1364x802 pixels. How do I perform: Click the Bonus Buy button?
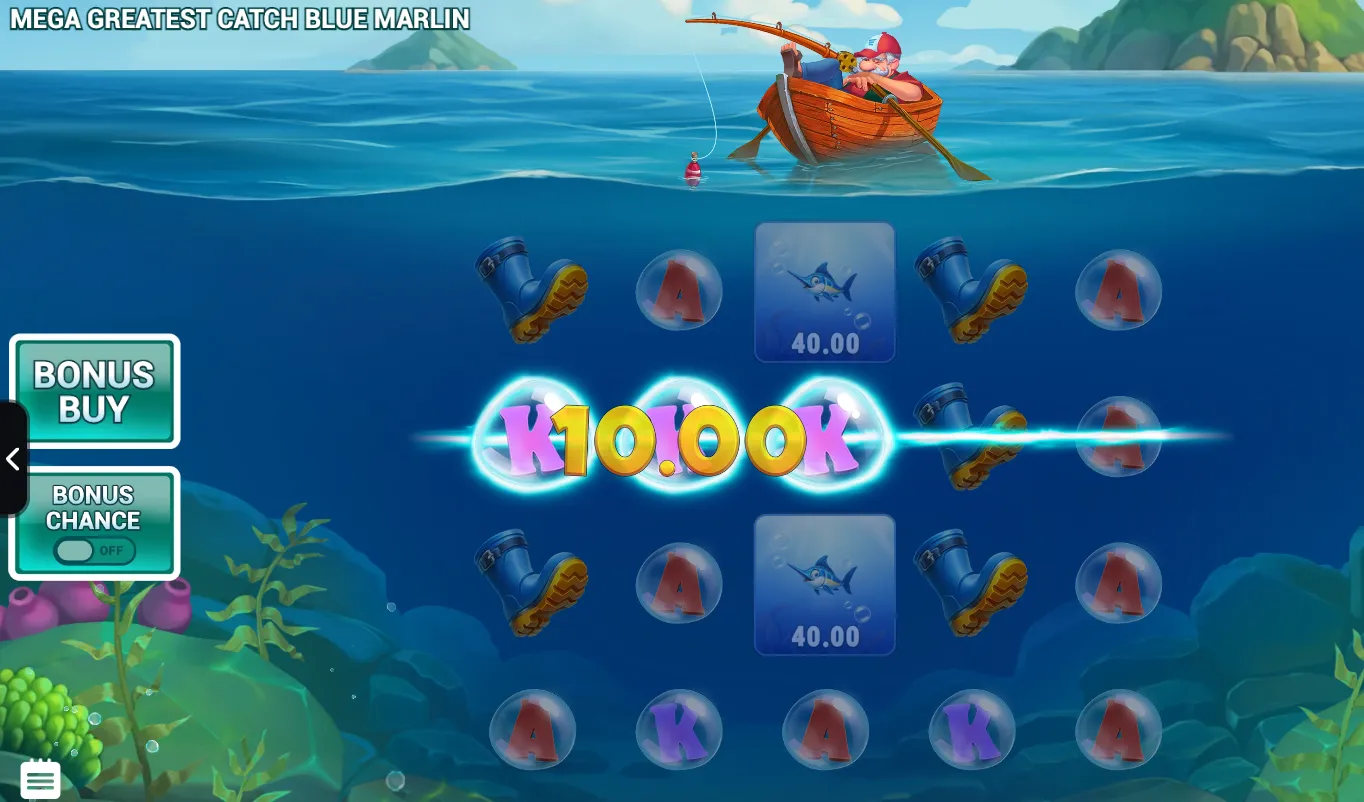coord(94,390)
